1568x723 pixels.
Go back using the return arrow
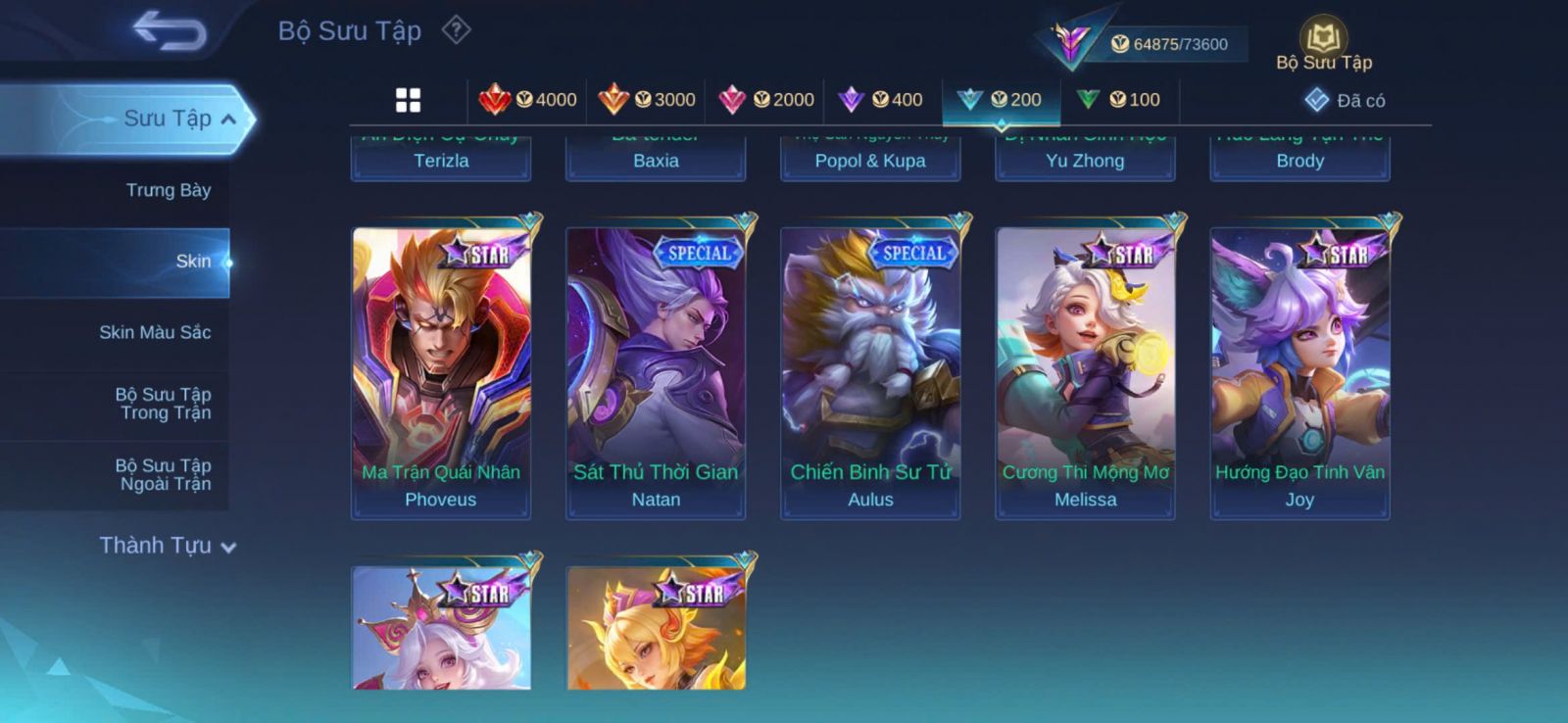[x=170, y=30]
